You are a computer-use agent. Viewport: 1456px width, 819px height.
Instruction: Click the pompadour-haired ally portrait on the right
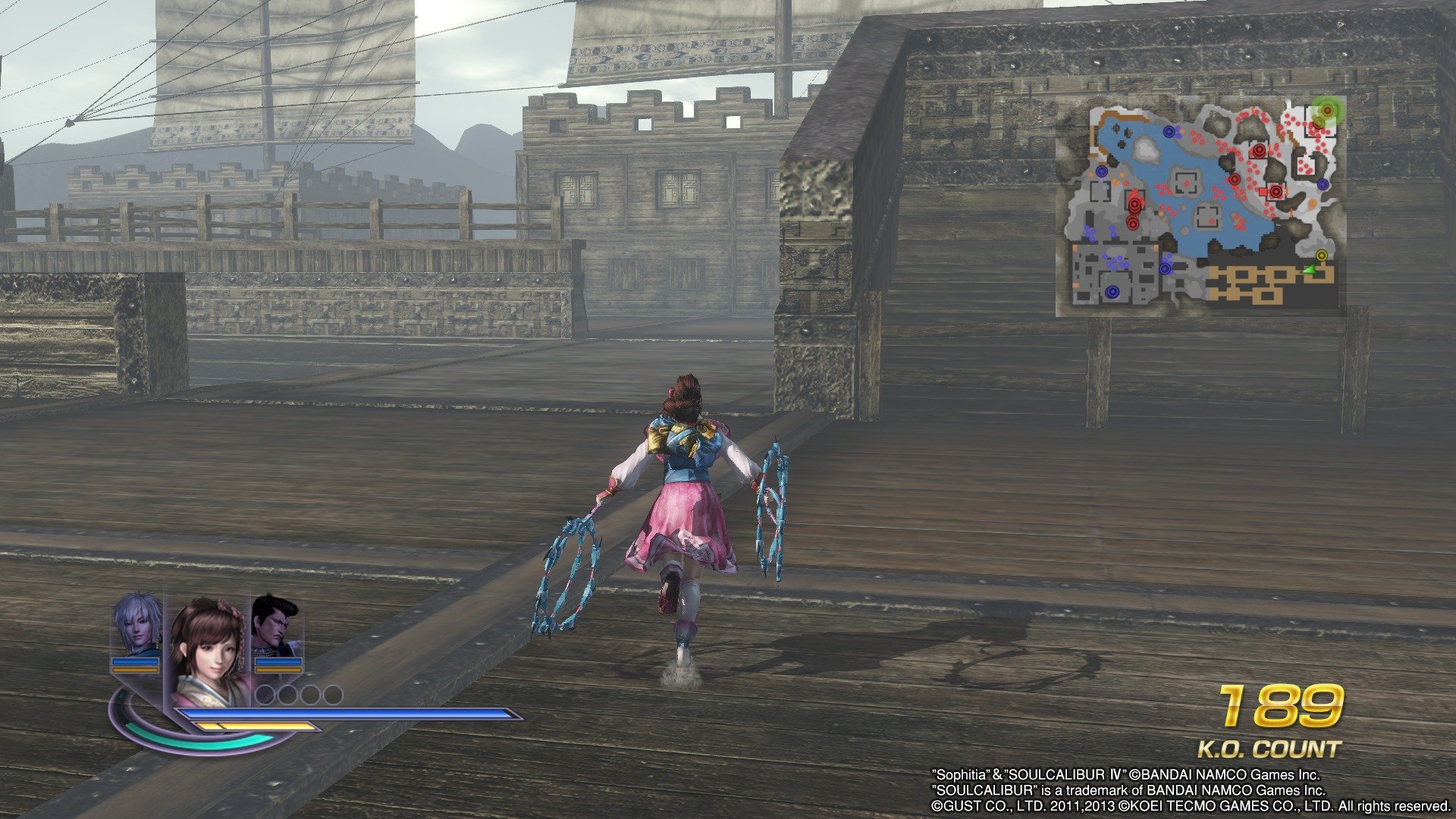(x=271, y=622)
